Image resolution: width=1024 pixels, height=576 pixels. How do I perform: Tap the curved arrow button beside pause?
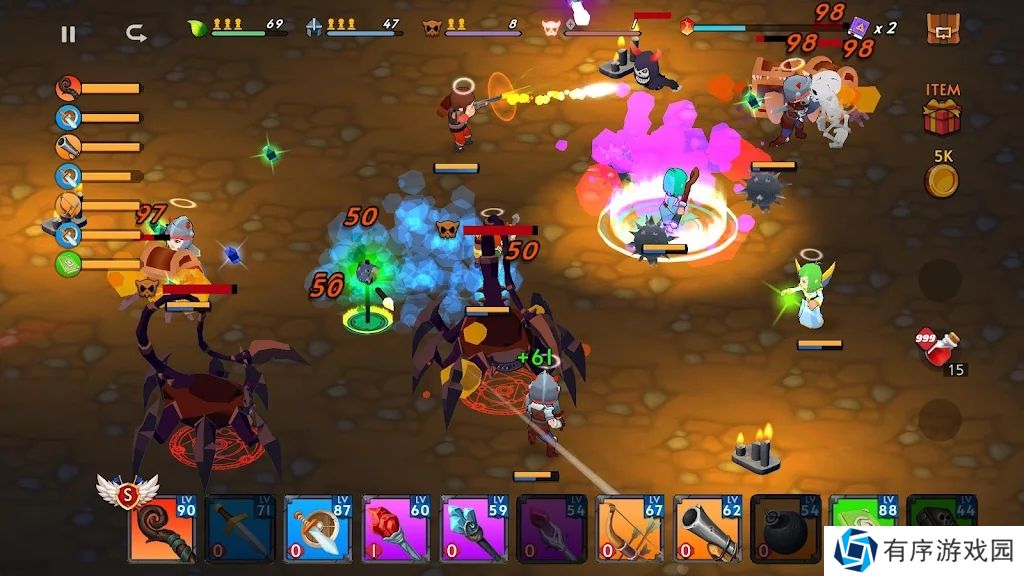pos(136,34)
